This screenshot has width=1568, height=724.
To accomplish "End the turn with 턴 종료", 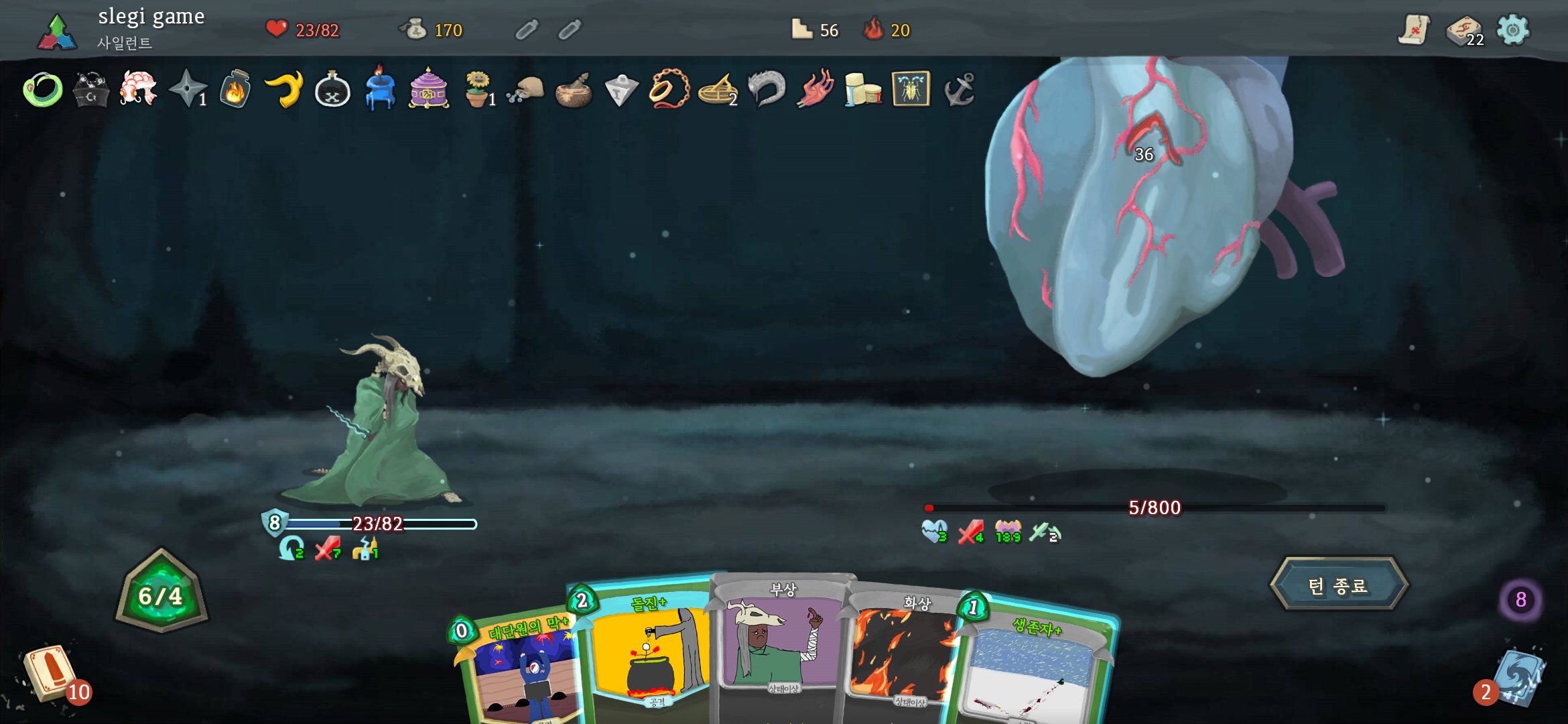I will point(1338,585).
